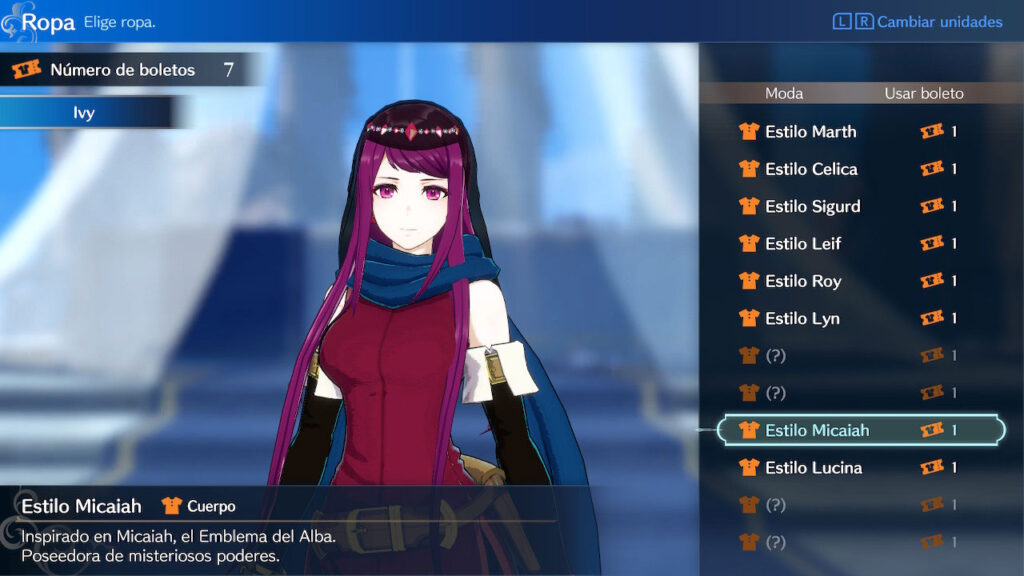1024x576 pixels.
Task: Choose the Estilo Celica outfit
Action: coord(811,169)
